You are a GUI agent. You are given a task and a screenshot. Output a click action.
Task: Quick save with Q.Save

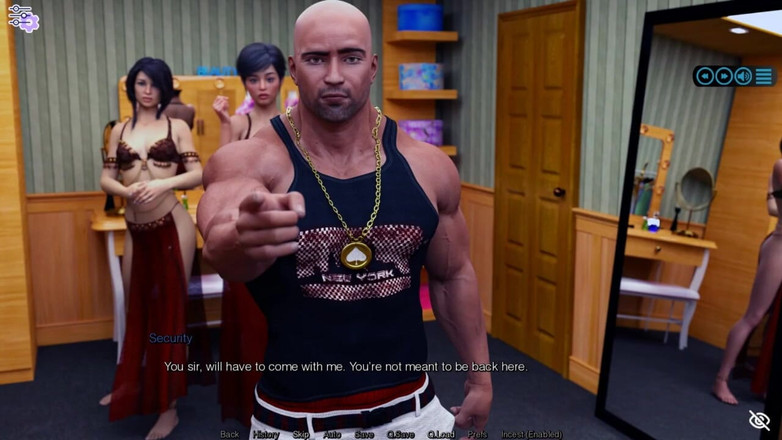click(401, 435)
